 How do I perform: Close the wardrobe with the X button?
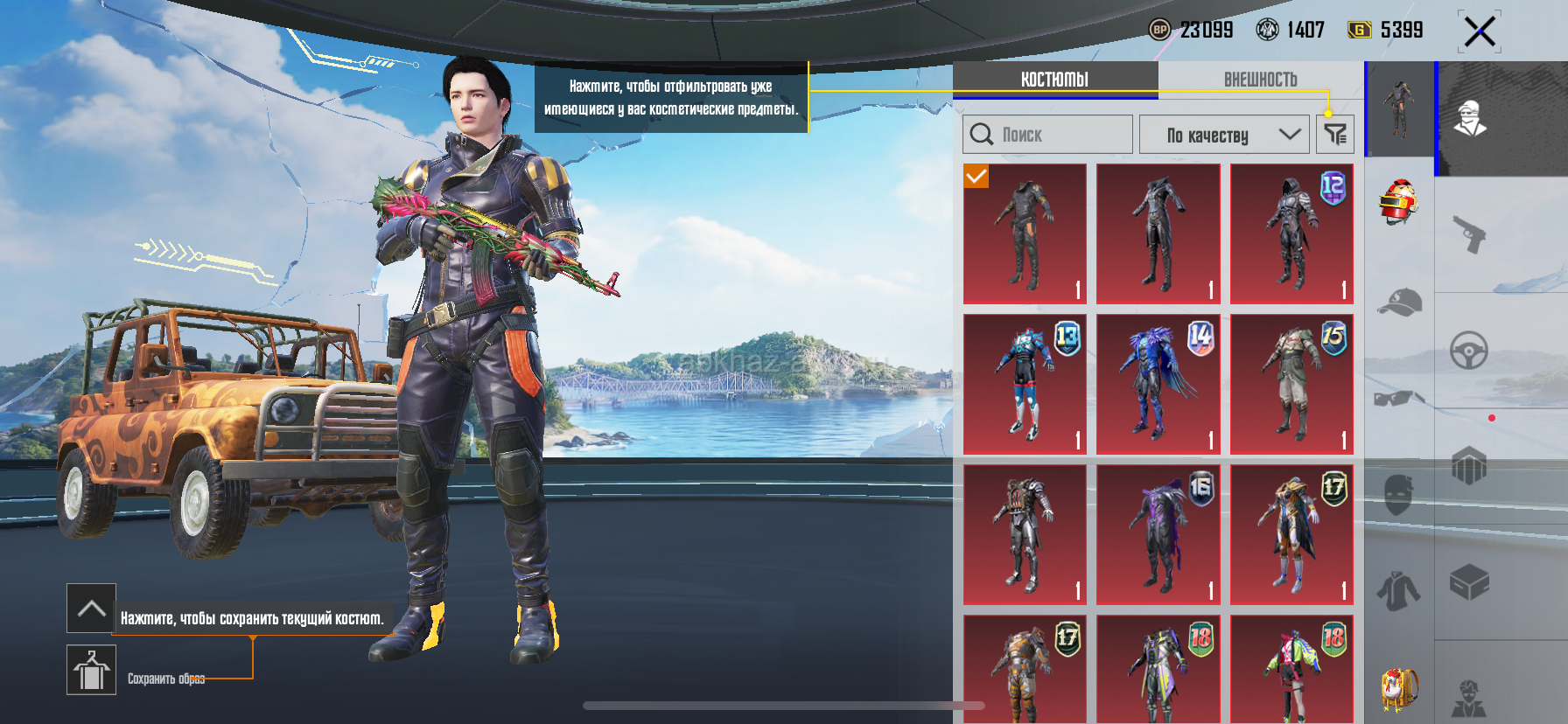(1480, 32)
